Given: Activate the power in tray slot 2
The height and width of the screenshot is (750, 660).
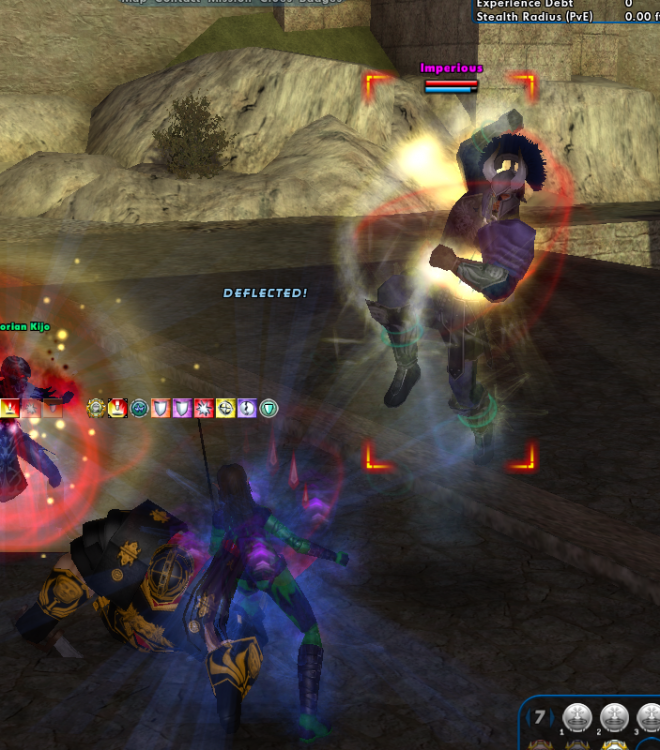Looking at the screenshot, I should (613, 716).
